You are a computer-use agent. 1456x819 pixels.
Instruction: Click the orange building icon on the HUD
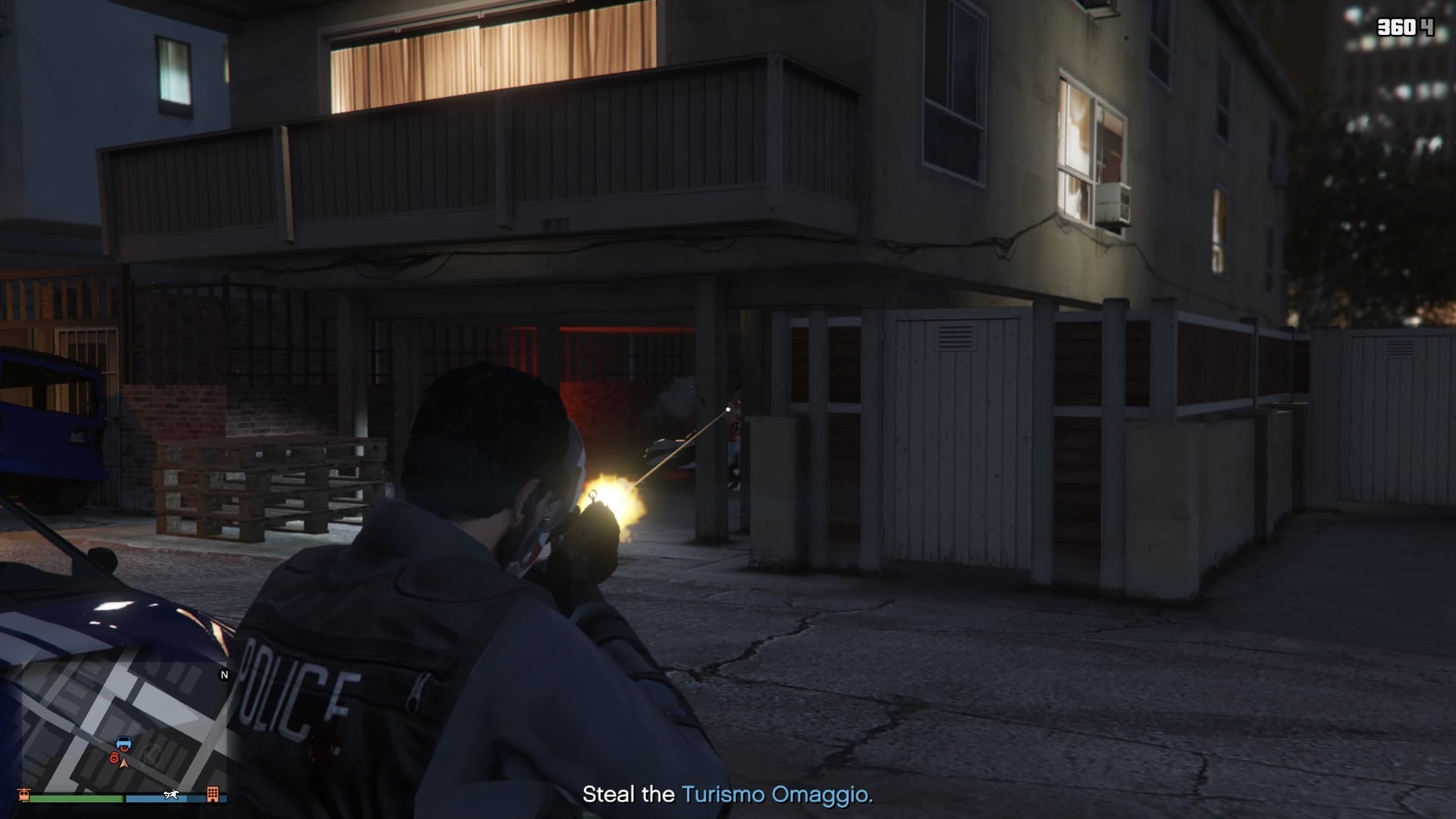(x=213, y=795)
